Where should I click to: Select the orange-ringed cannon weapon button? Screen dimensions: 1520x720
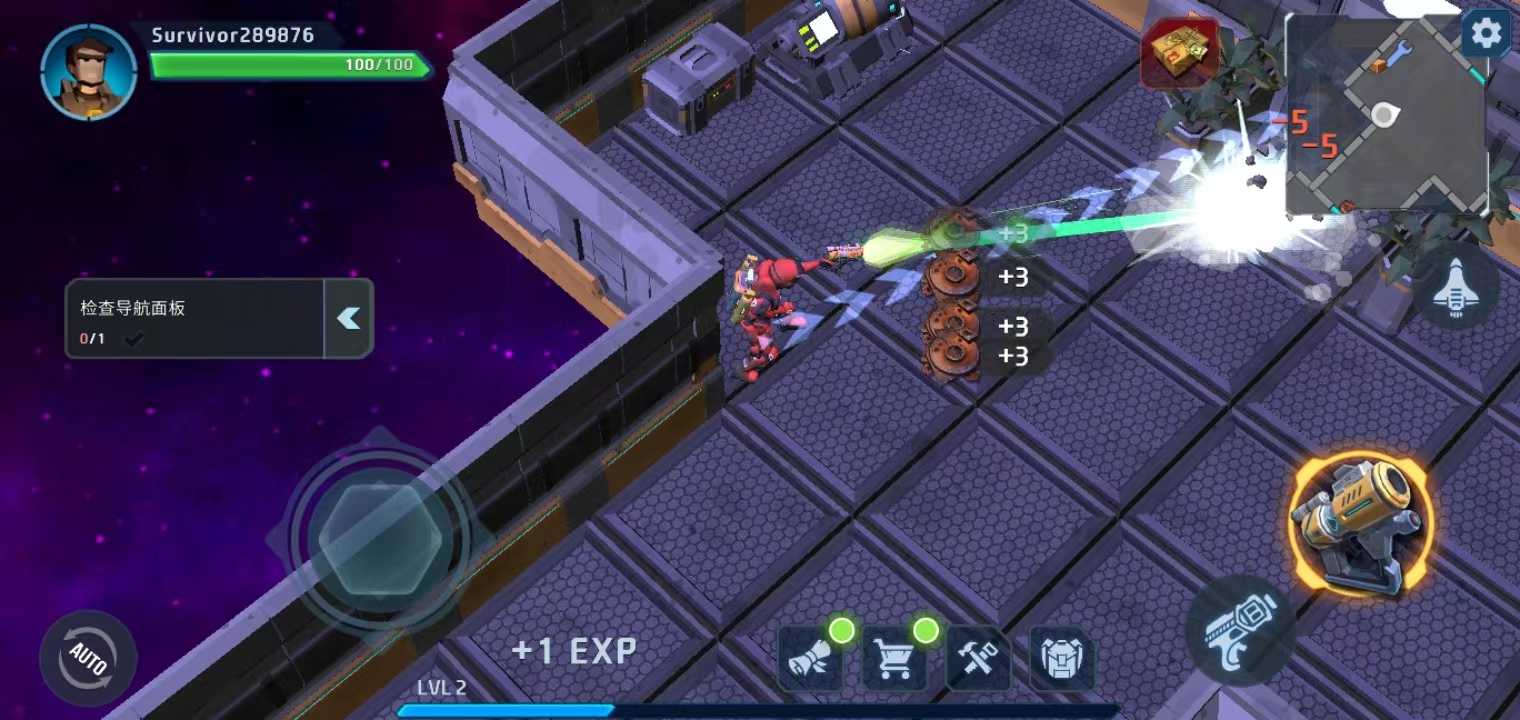[x=1361, y=524]
